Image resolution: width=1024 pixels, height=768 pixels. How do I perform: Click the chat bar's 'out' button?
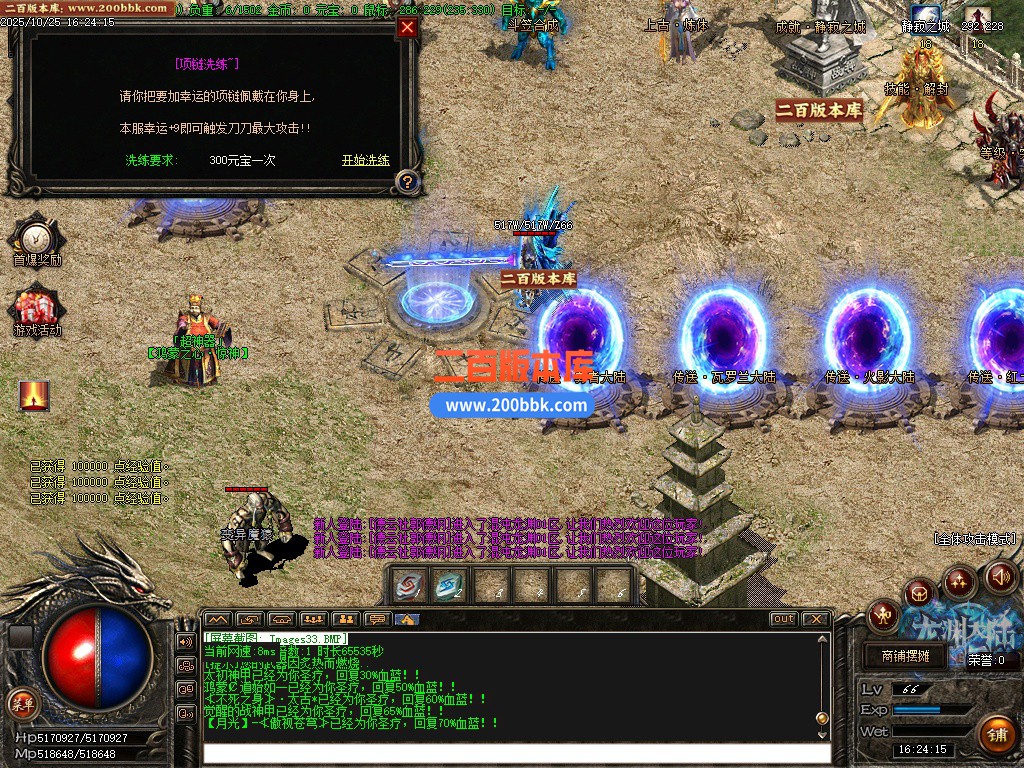pos(783,619)
